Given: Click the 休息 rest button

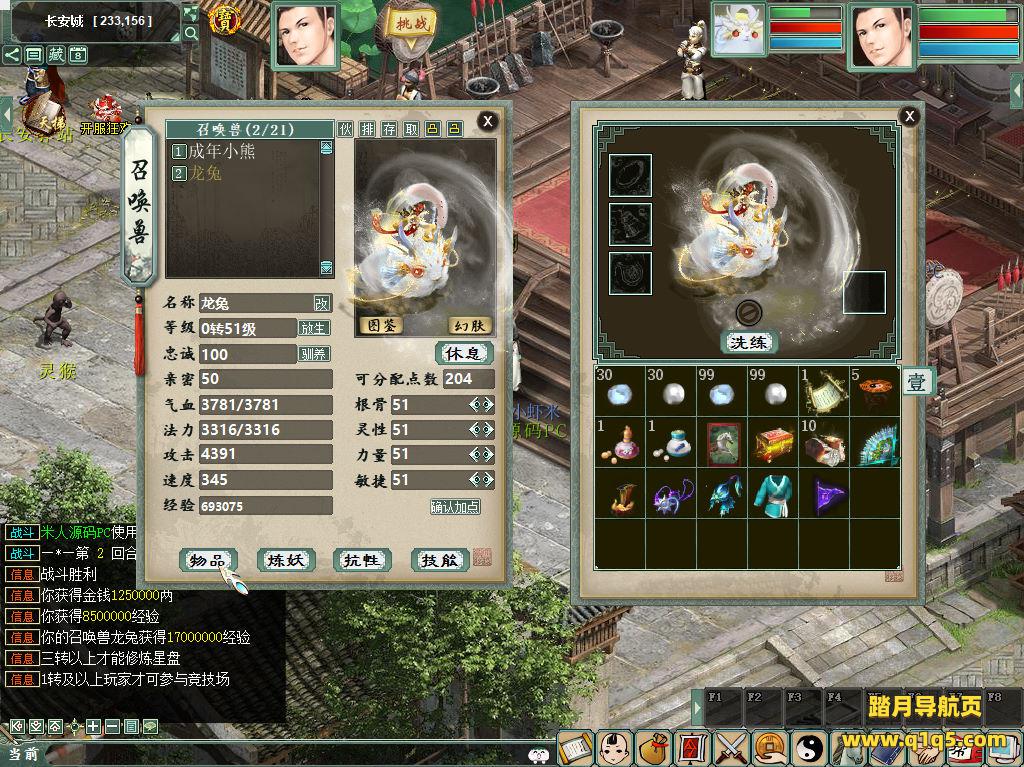Looking at the screenshot, I should 464,354.
